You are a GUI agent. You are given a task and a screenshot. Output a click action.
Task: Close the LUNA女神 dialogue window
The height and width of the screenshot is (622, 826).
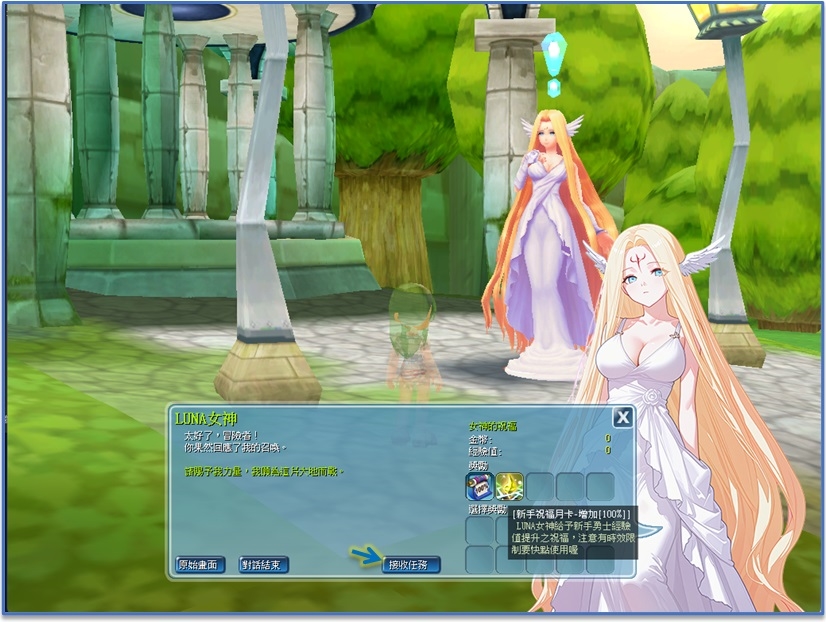pyautogui.click(x=622, y=418)
